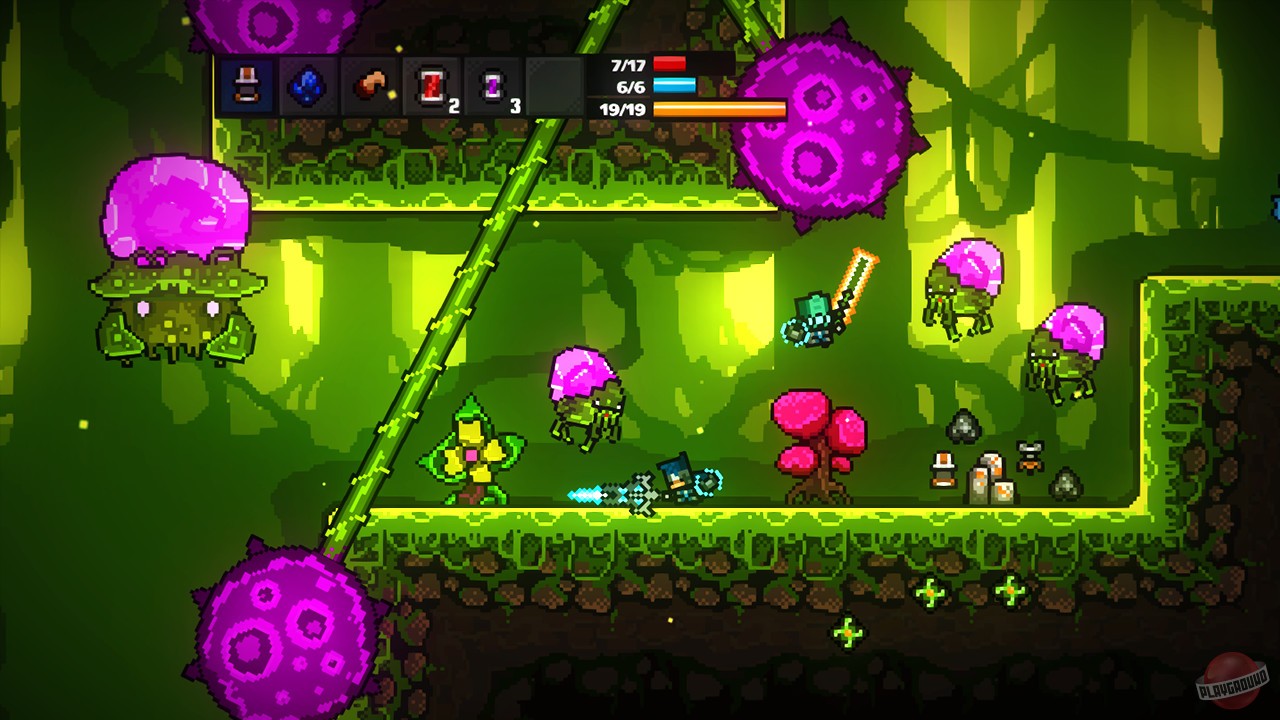This screenshot has width=1280, height=720.
Task: Select the pink tree on the platform
Action: click(820, 440)
